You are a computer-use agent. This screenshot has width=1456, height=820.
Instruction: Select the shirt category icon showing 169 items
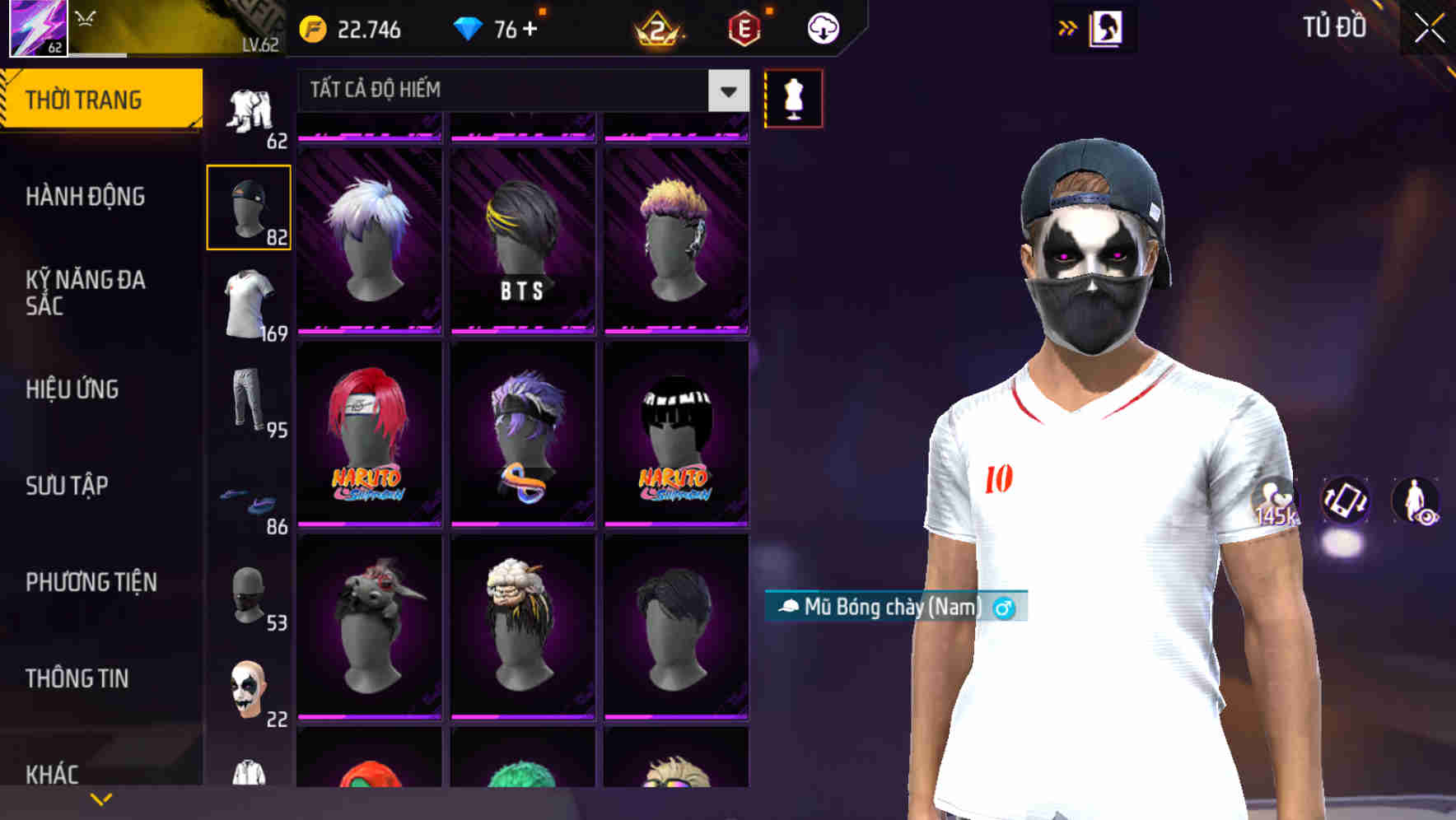click(x=249, y=303)
